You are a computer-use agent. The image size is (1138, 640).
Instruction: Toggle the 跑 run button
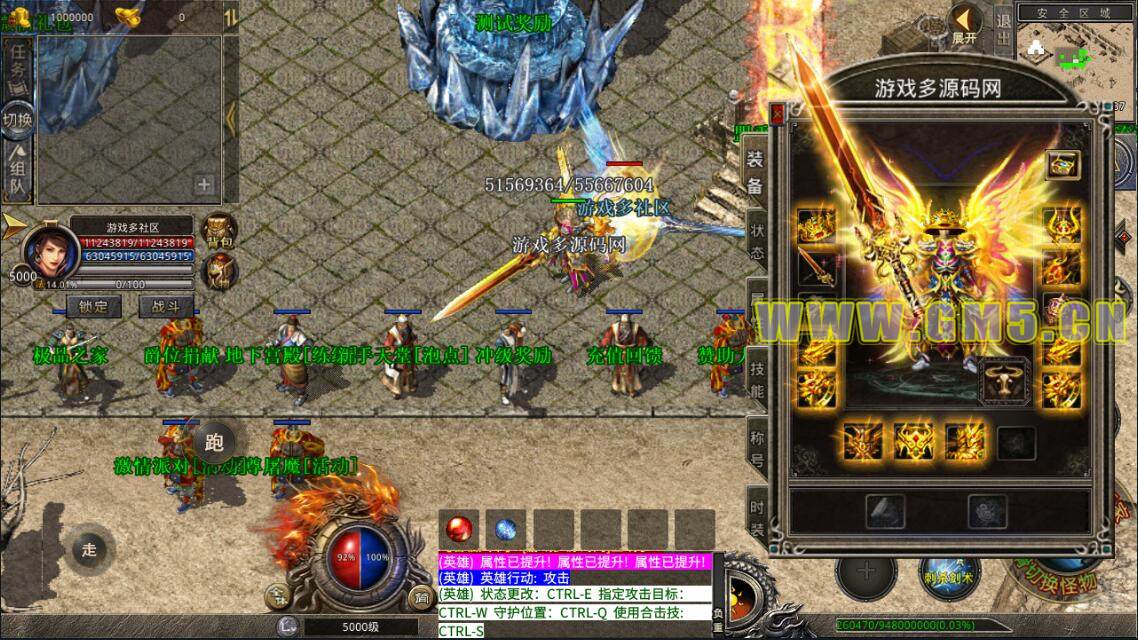(214, 441)
